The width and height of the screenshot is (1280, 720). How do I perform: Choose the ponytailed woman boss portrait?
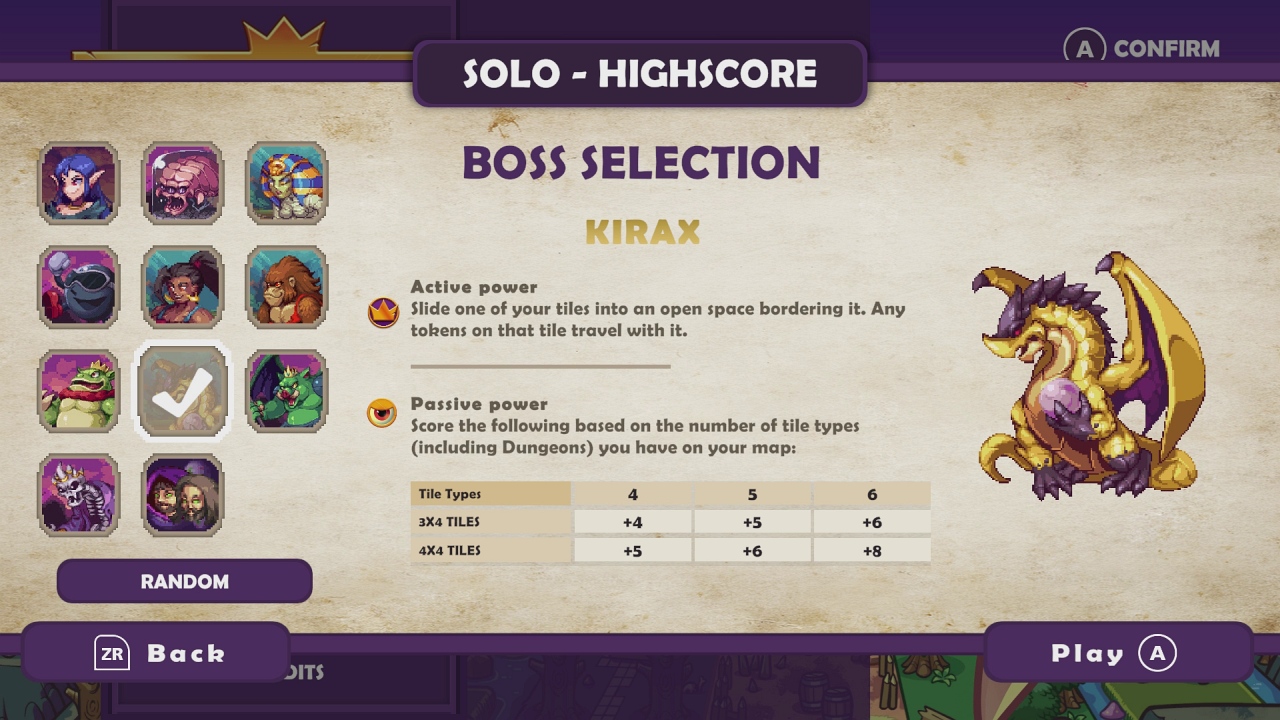183,288
